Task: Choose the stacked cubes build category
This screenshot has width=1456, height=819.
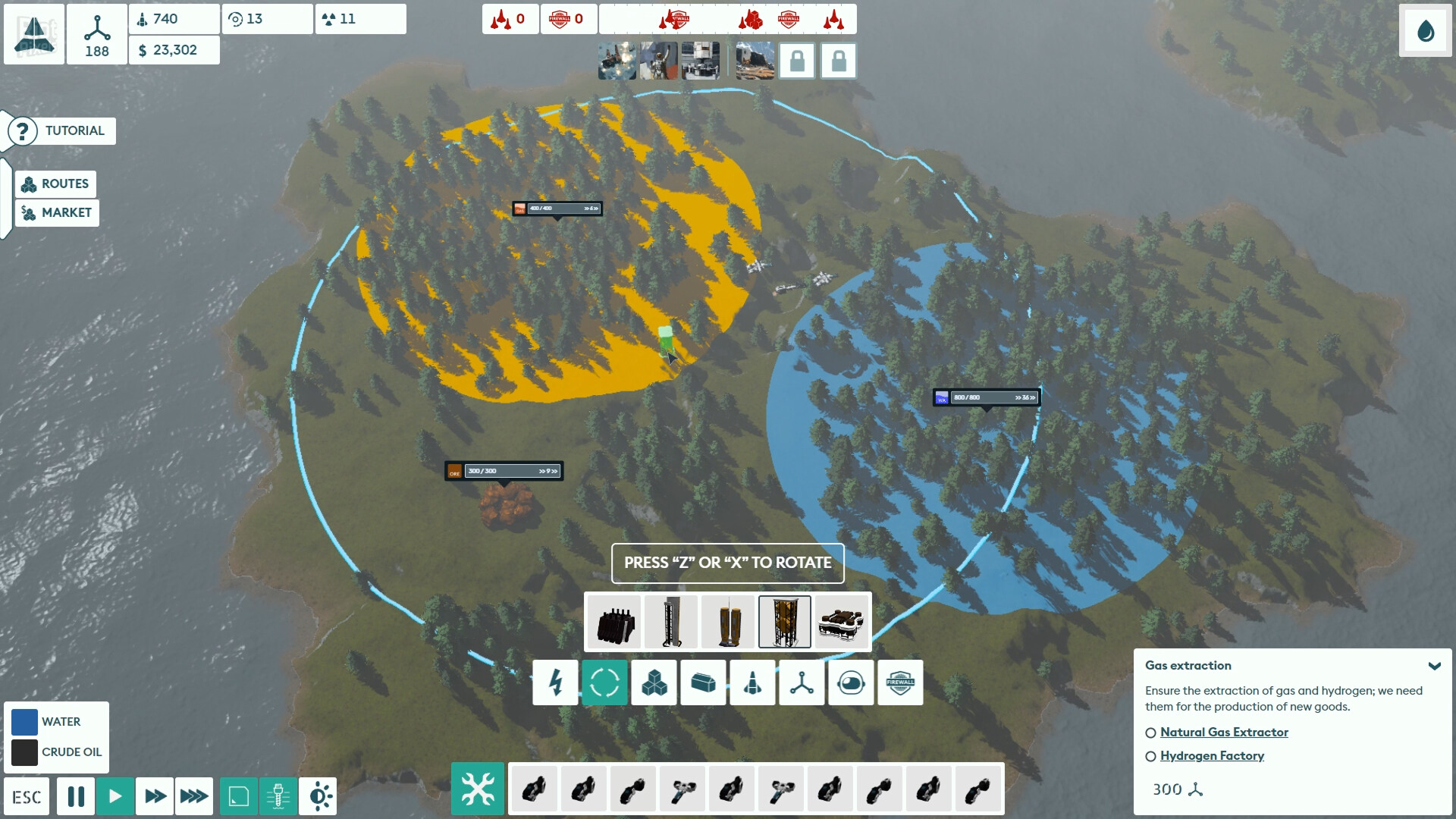Action: point(654,682)
